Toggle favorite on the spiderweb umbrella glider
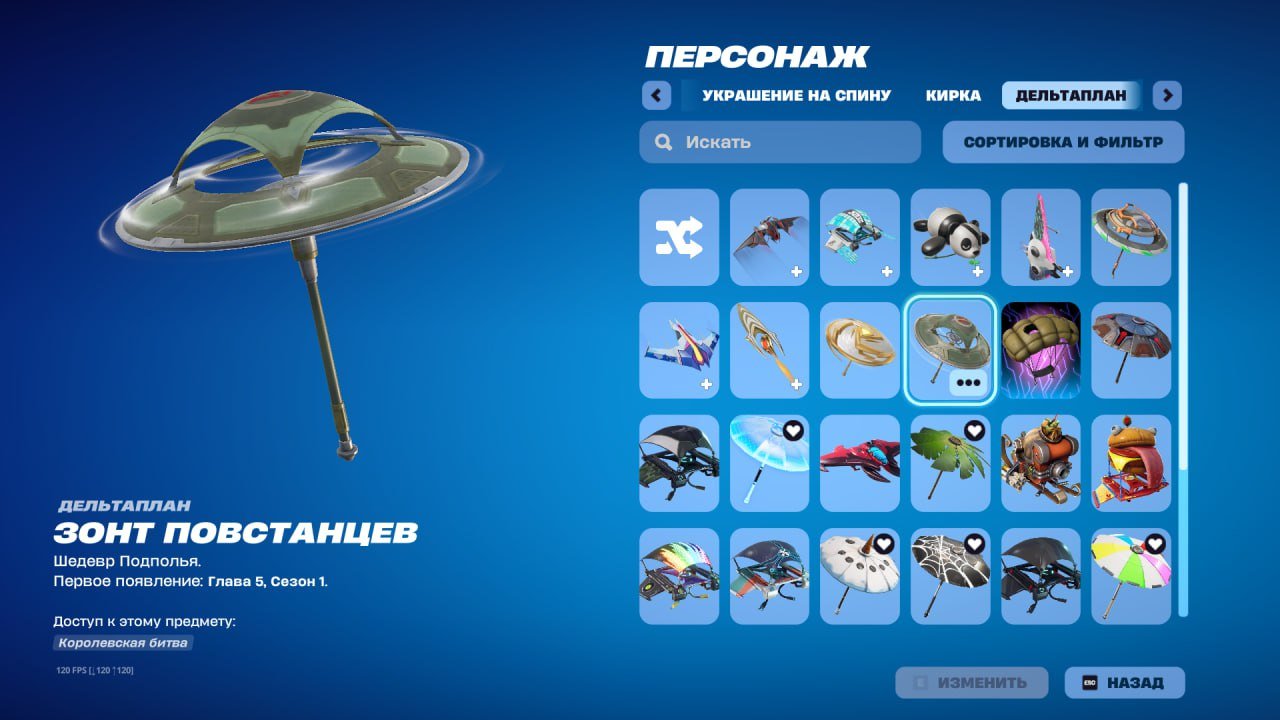The height and width of the screenshot is (720, 1280). [972, 545]
